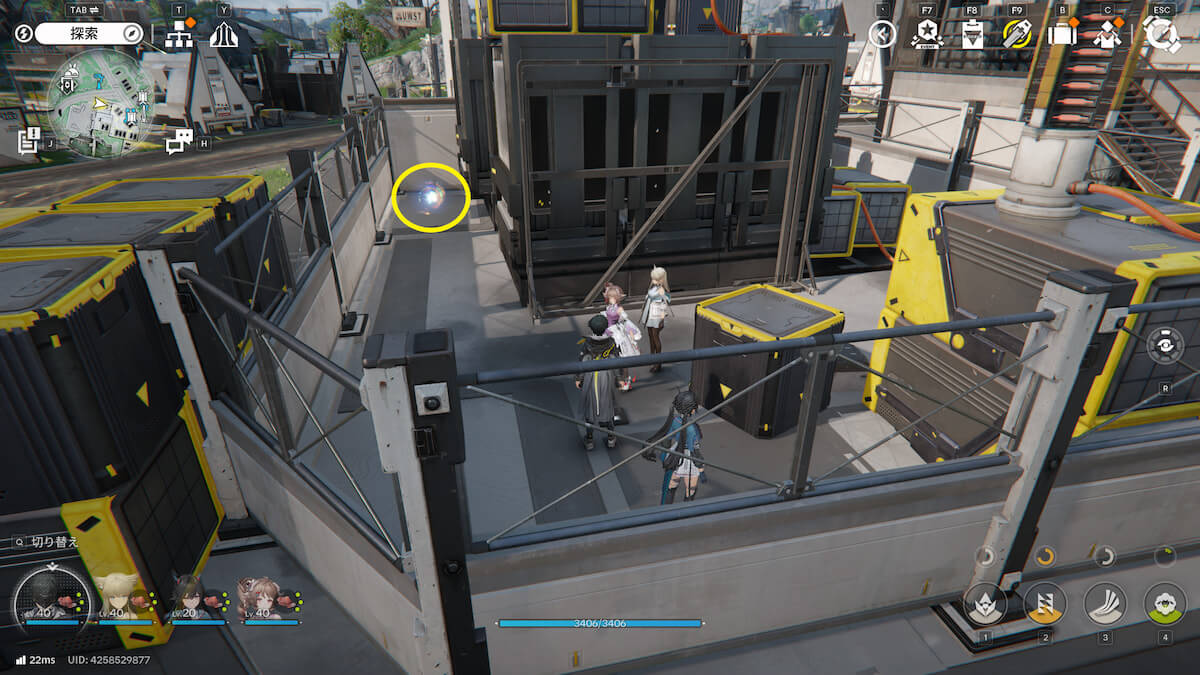Activate the green-haired fourth skill icon
Image resolution: width=1200 pixels, height=675 pixels.
pos(1164,603)
